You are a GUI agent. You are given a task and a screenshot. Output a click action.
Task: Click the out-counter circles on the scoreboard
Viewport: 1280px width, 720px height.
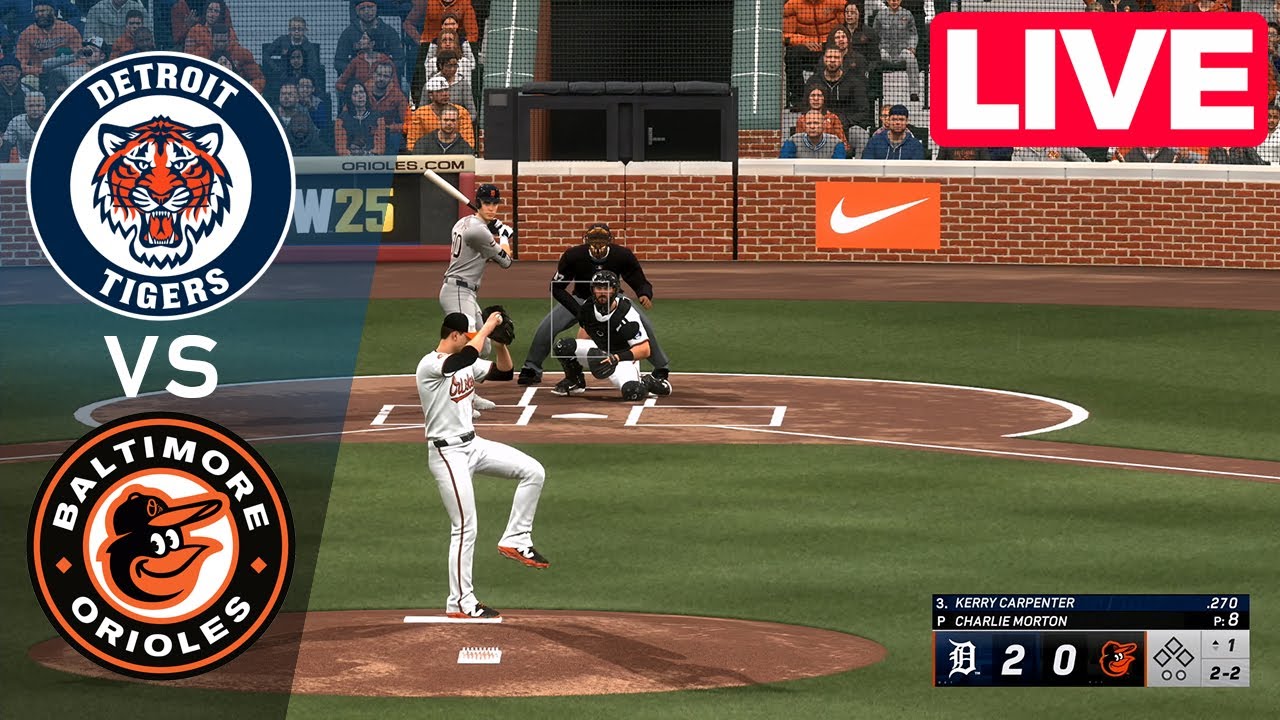pos(1173,674)
